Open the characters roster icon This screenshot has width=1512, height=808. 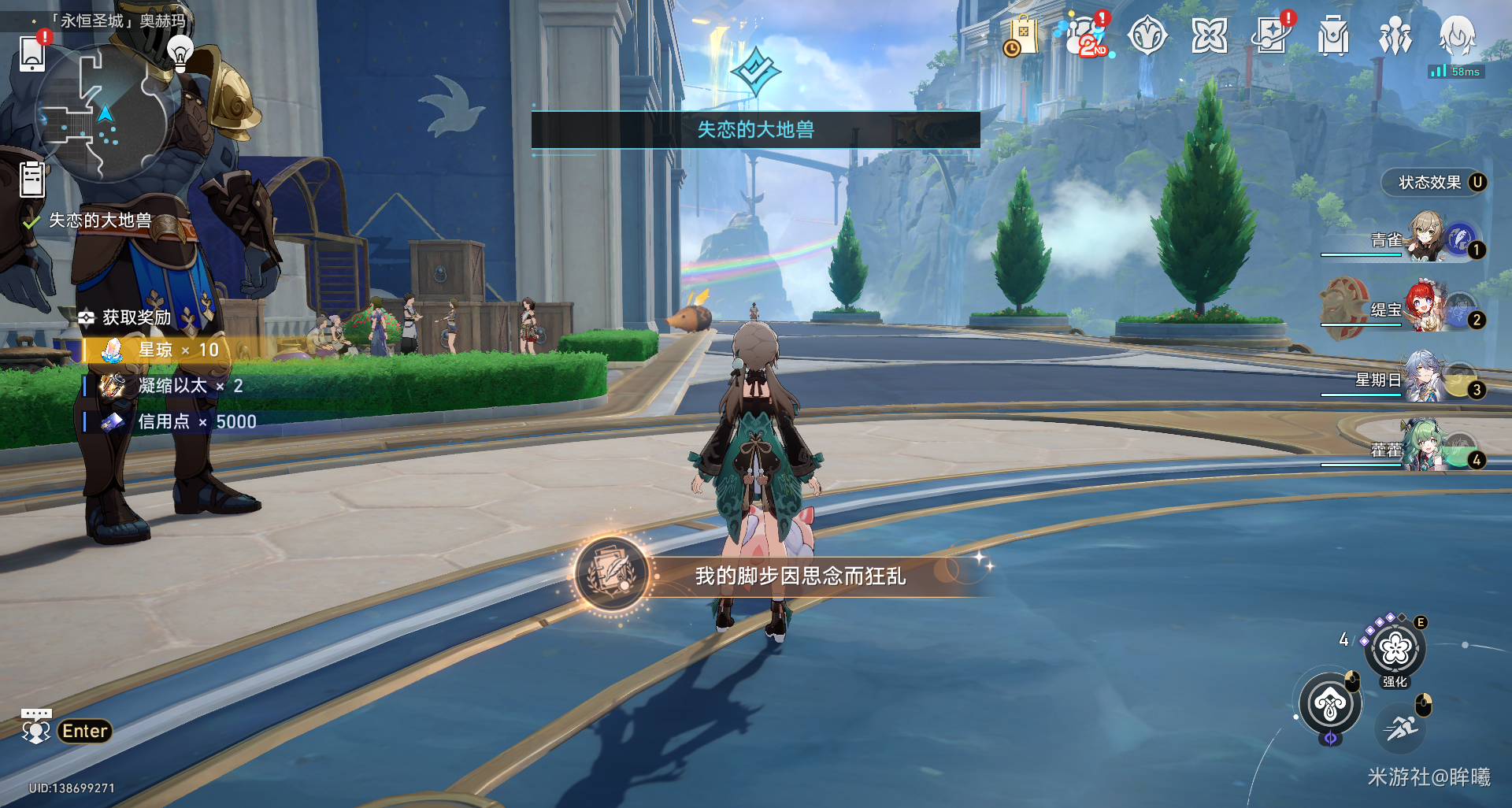[1395, 37]
